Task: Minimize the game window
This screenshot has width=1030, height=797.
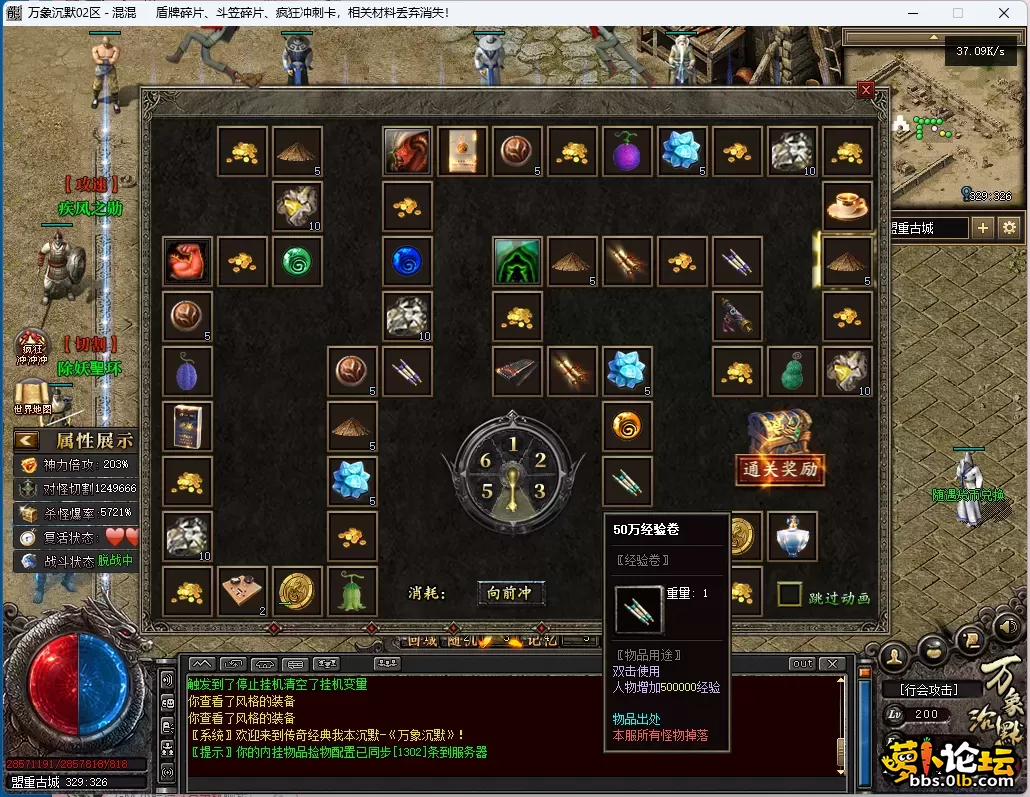Action: pyautogui.click(x=912, y=13)
